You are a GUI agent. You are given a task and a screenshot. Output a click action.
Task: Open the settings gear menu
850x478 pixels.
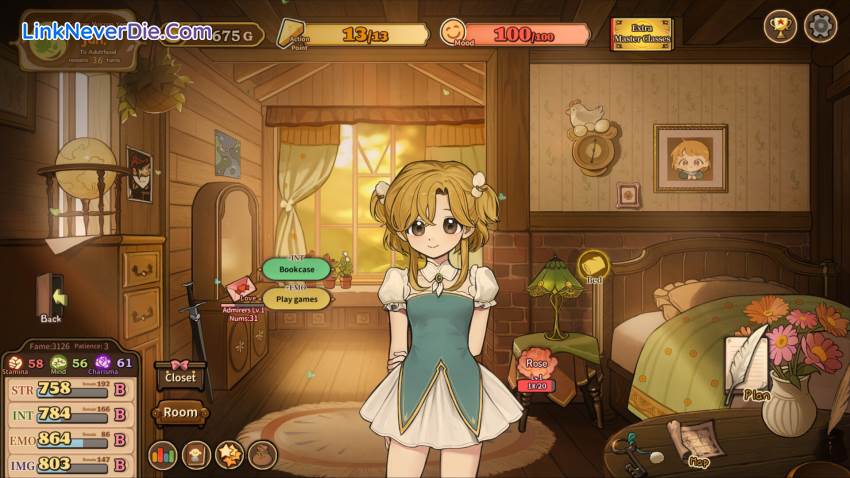pos(820,26)
